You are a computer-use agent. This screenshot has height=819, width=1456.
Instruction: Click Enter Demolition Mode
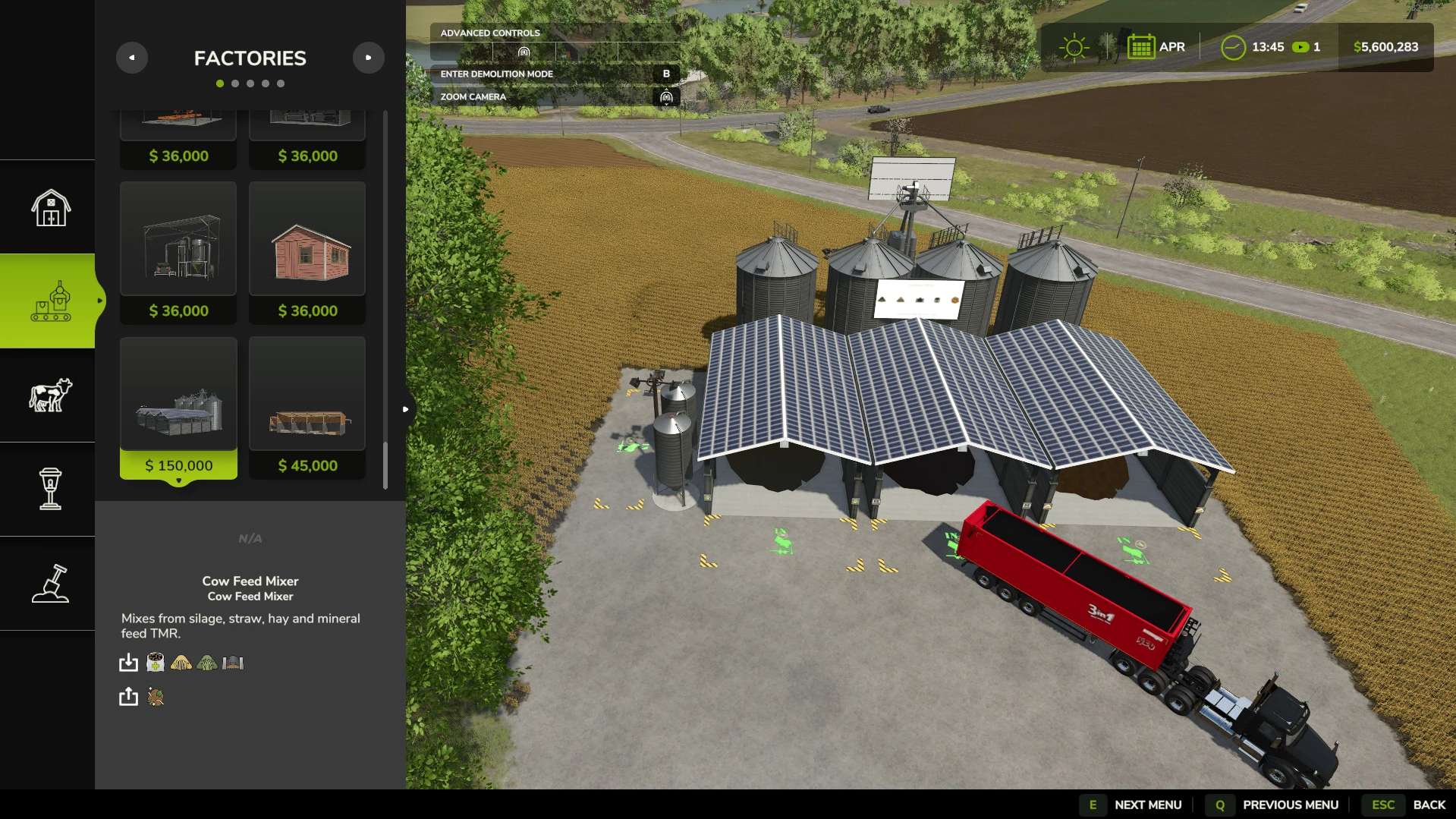pyautogui.click(x=555, y=74)
